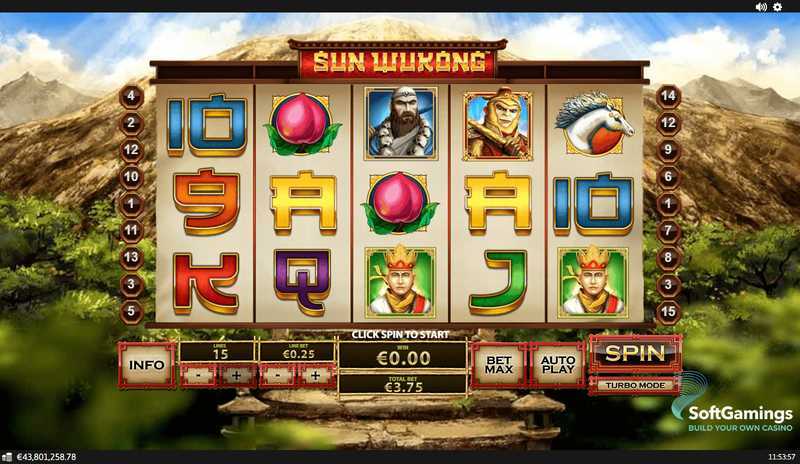The height and width of the screenshot is (464, 800).
Task: Open the Auto Play options
Action: (x=559, y=366)
